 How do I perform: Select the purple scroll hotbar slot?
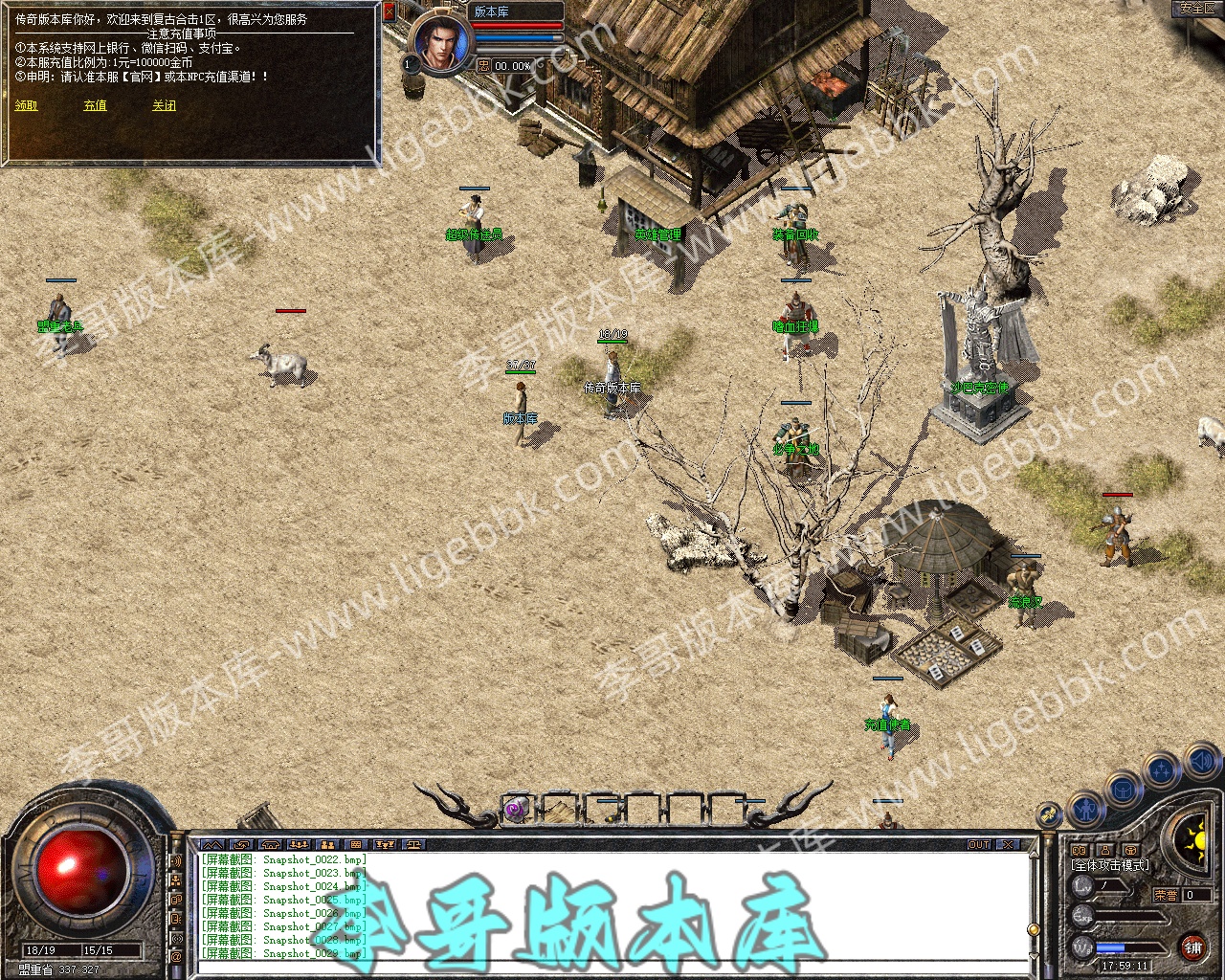pos(517,809)
